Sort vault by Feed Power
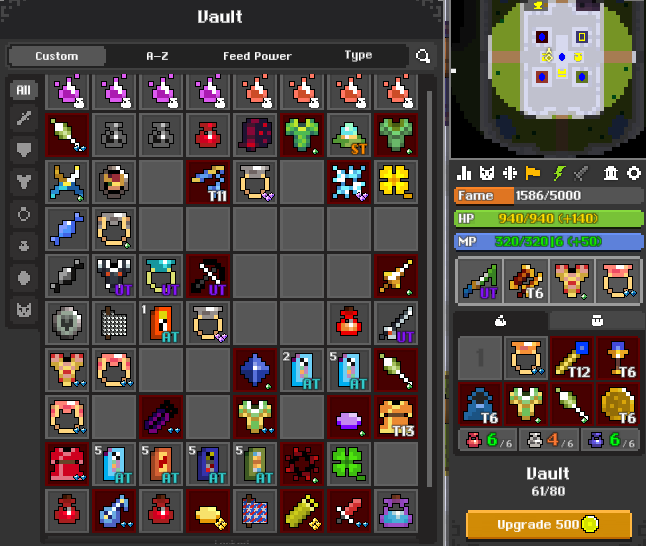The width and height of the screenshot is (646, 546). click(257, 56)
